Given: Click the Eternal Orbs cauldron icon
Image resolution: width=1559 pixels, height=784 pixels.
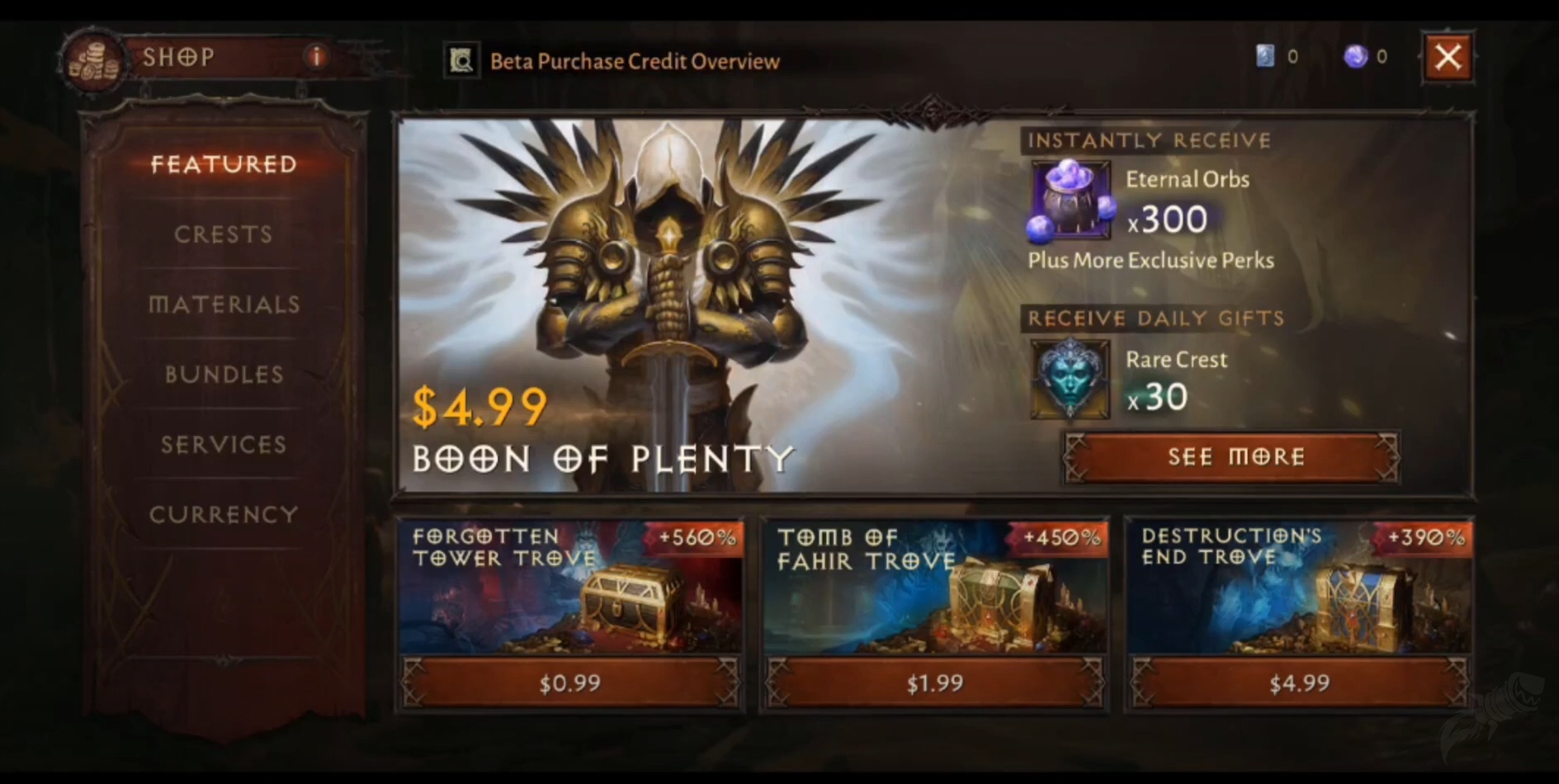Looking at the screenshot, I should click(x=1069, y=201).
